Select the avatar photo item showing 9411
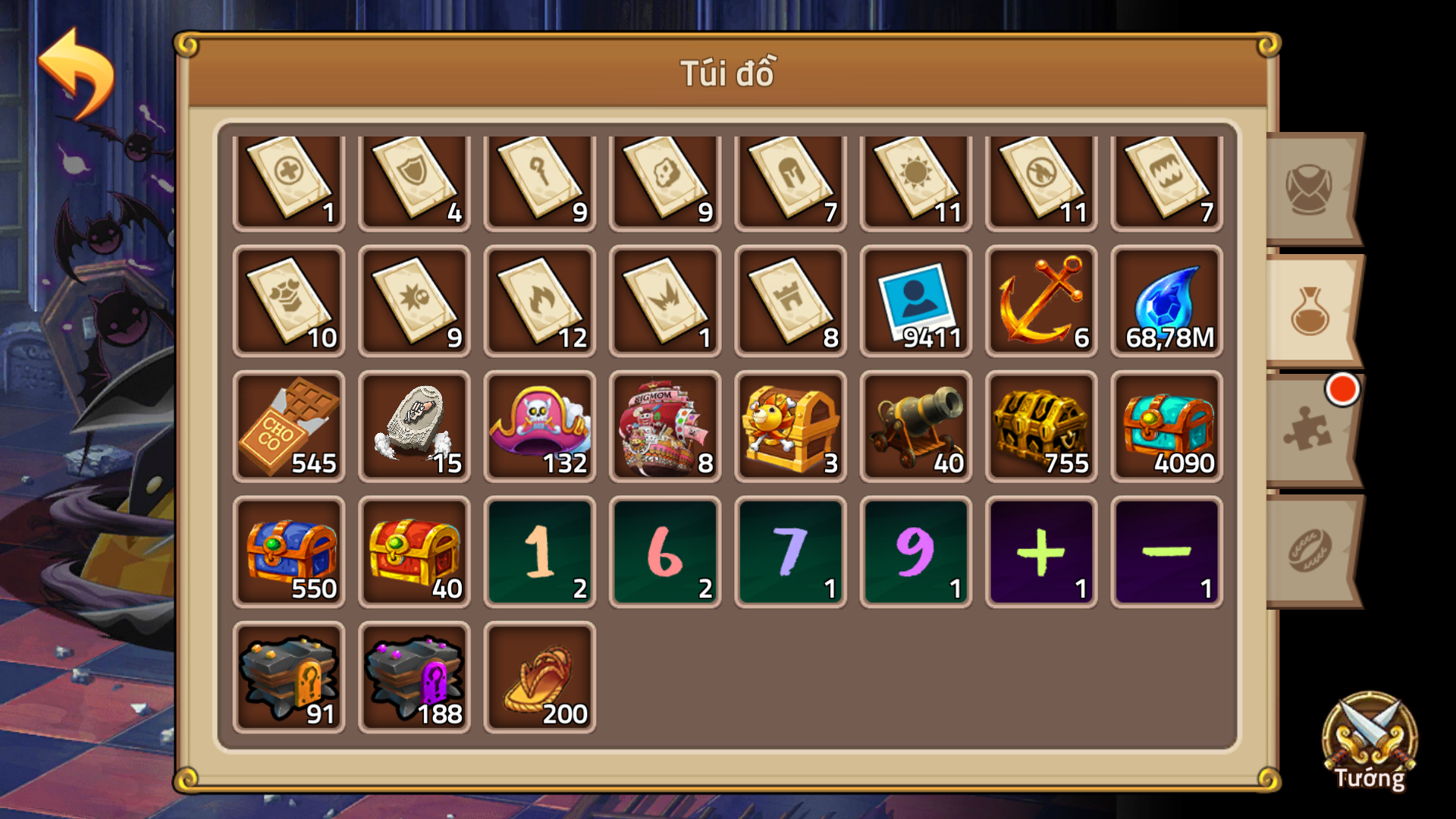Viewport: 1456px width, 819px height. pos(915,301)
